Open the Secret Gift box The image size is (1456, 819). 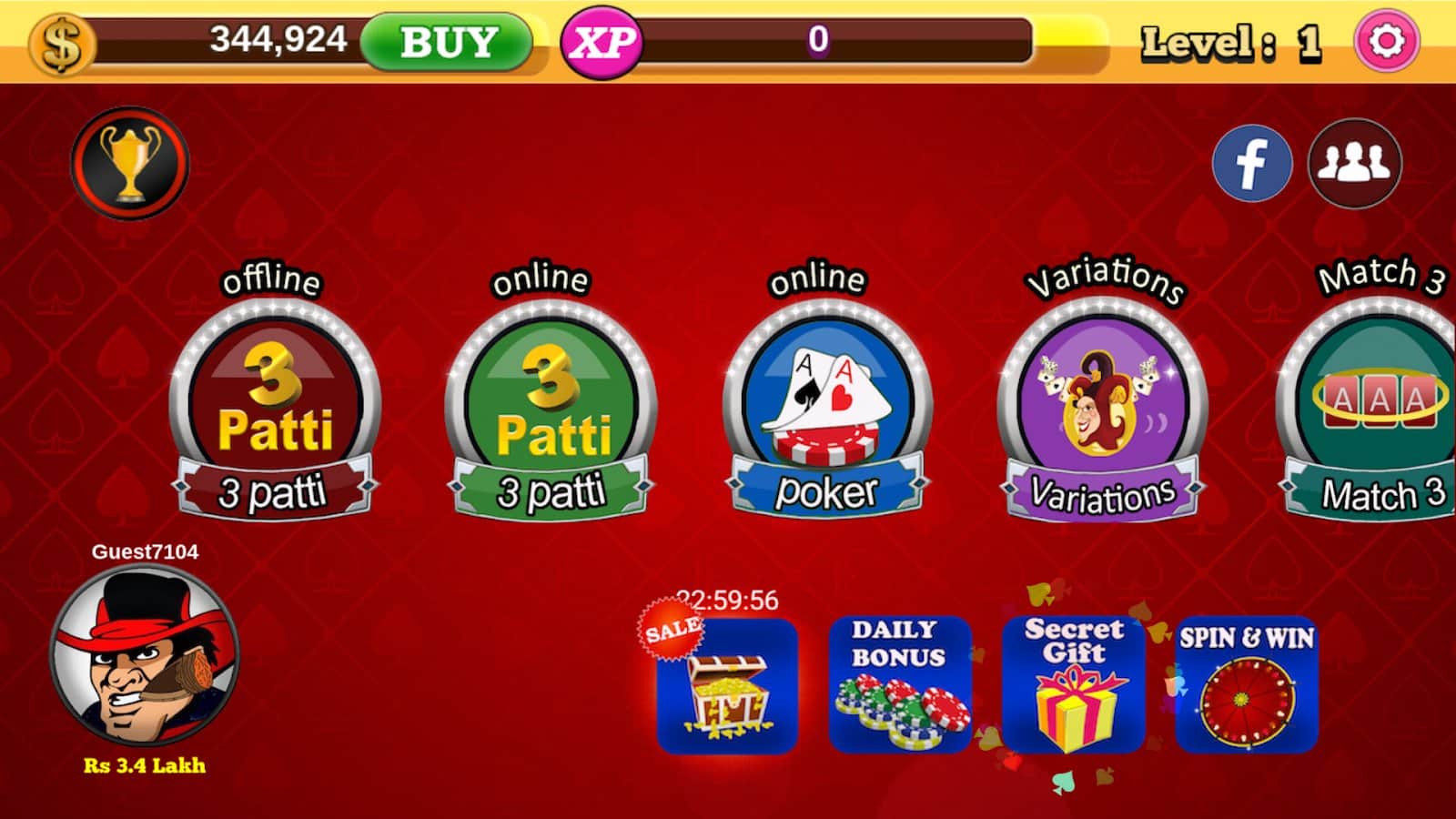pos(1074,682)
